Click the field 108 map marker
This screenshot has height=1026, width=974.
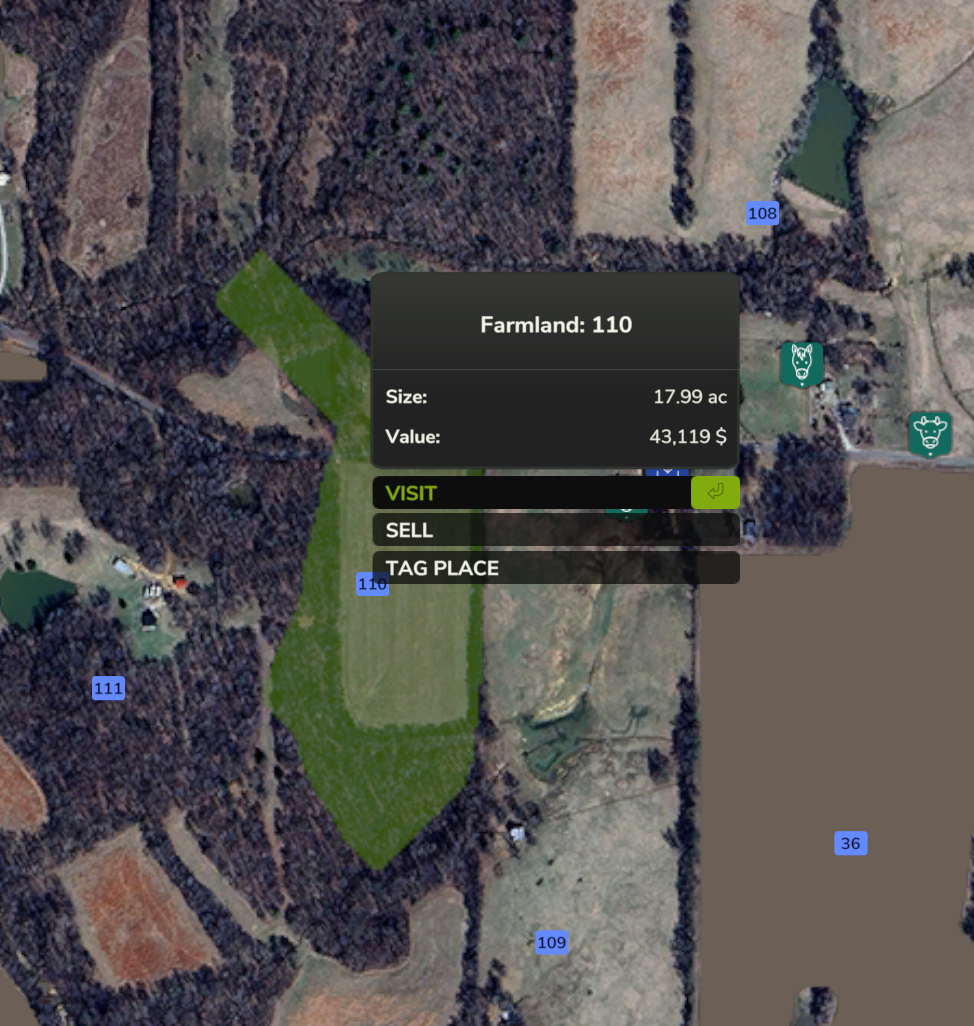[x=762, y=213]
